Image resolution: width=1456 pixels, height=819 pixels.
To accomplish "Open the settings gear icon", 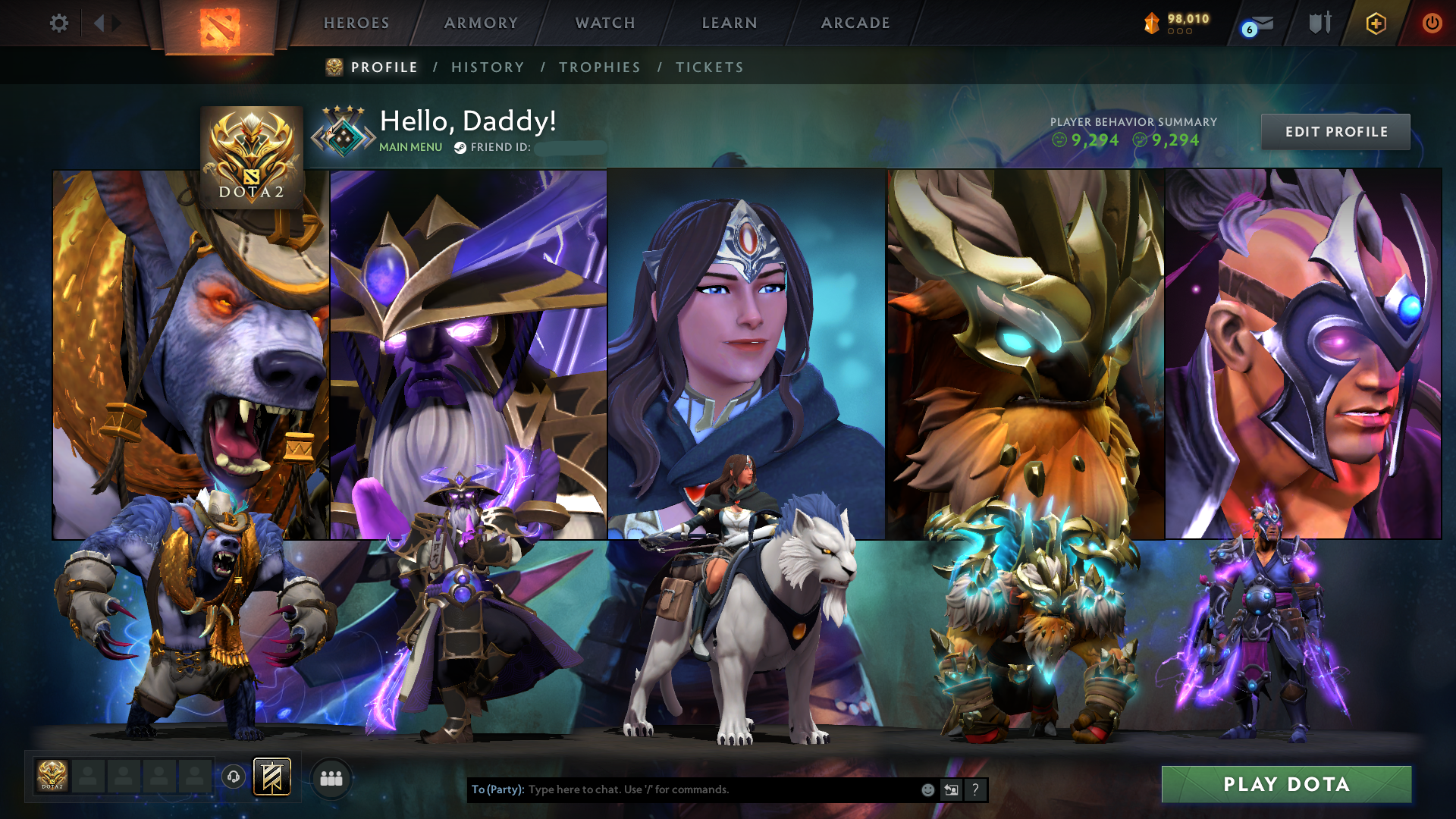I will [x=58, y=24].
